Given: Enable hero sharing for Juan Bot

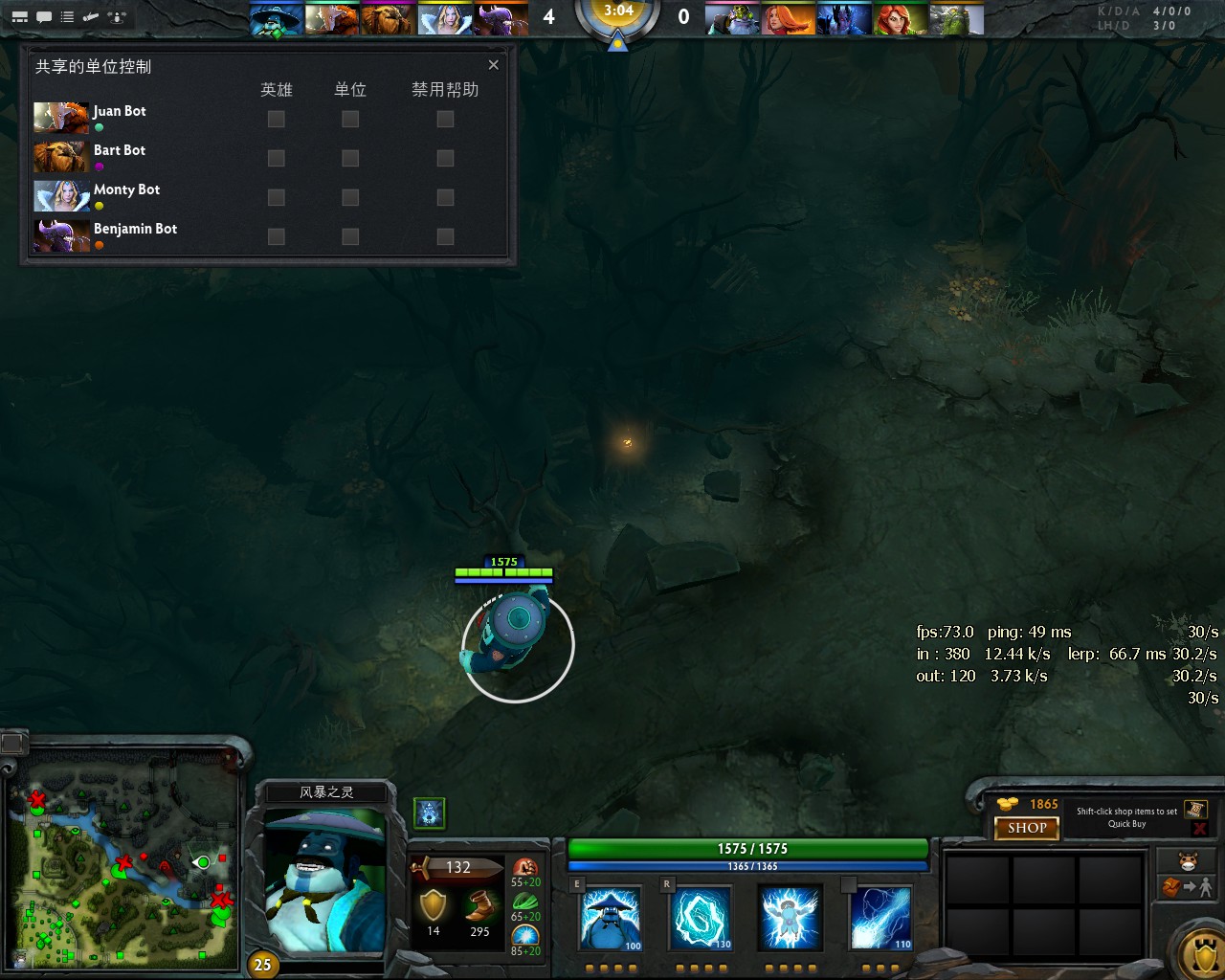Looking at the screenshot, I should coord(276,119).
